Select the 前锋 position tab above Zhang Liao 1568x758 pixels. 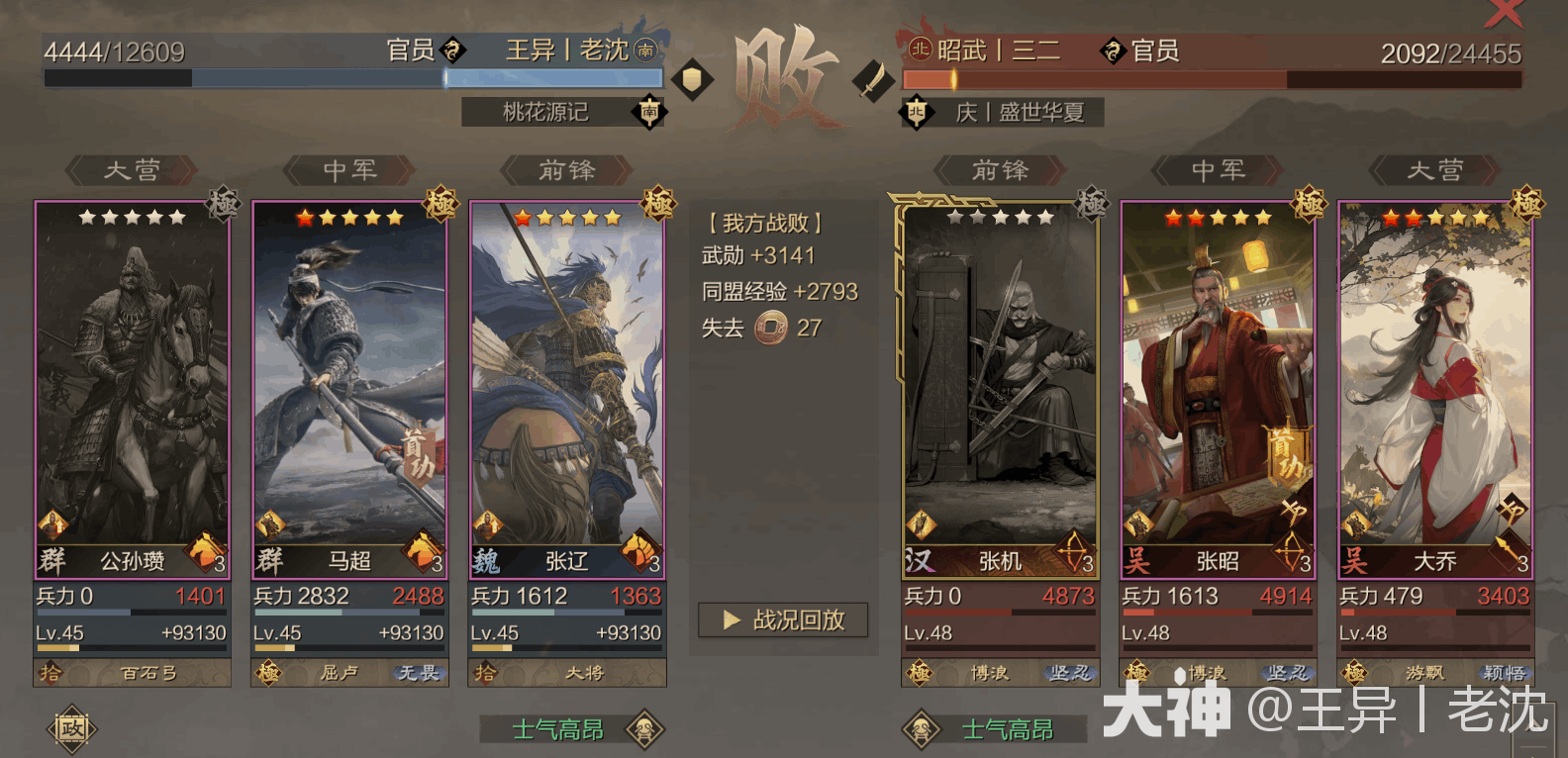[x=566, y=170]
